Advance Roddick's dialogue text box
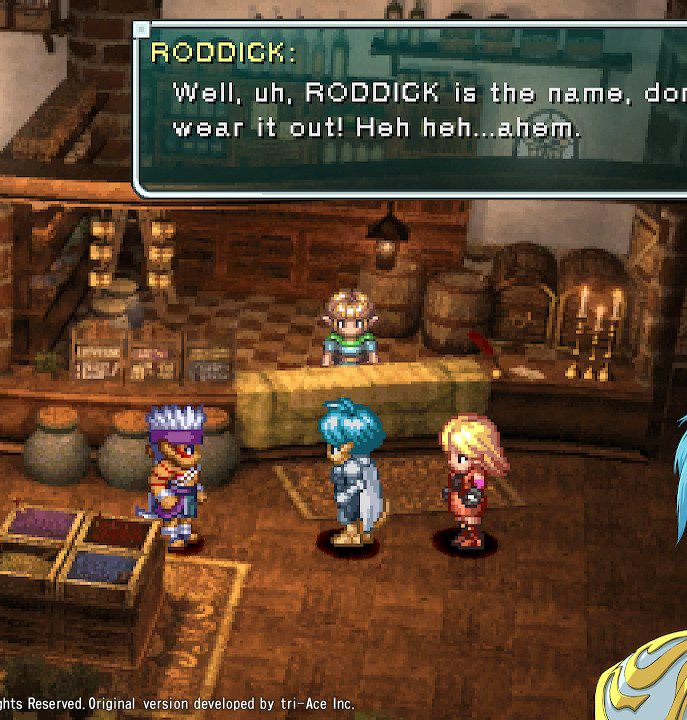This screenshot has width=687, height=720. pyautogui.click(x=410, y=108)
